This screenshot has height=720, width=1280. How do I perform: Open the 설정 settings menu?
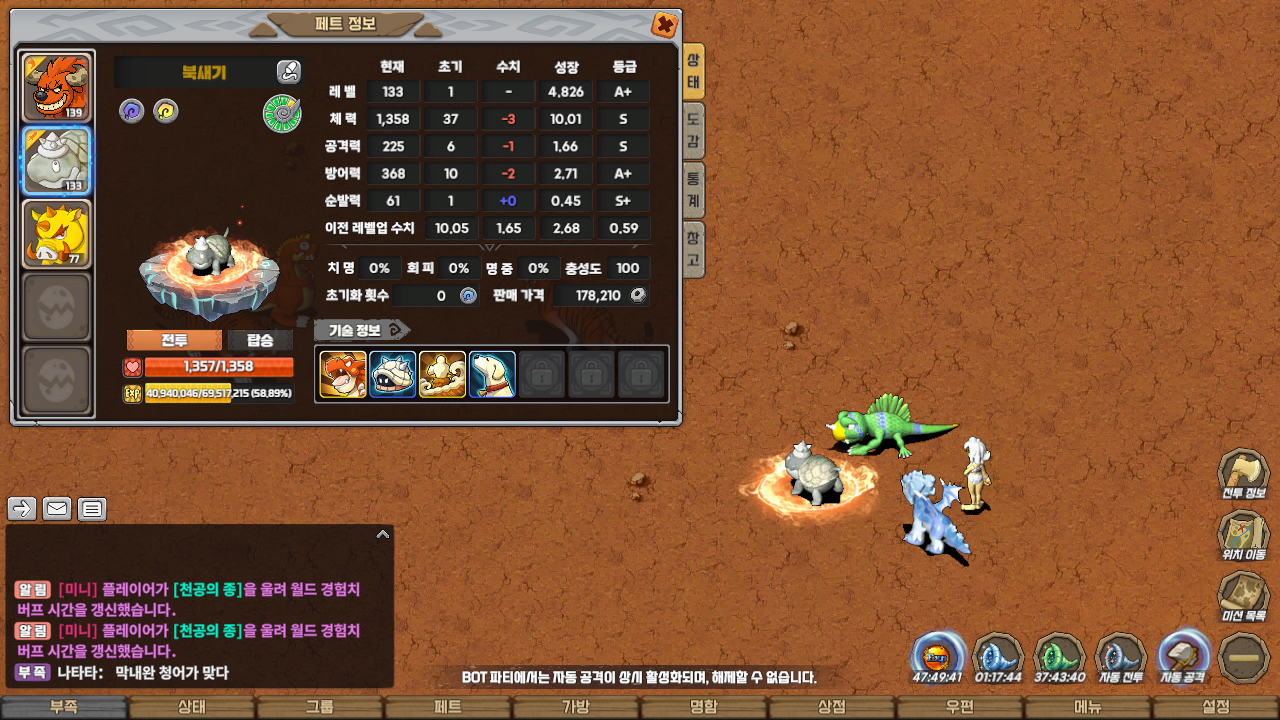pyautogui.click(x=1216, y=707)
